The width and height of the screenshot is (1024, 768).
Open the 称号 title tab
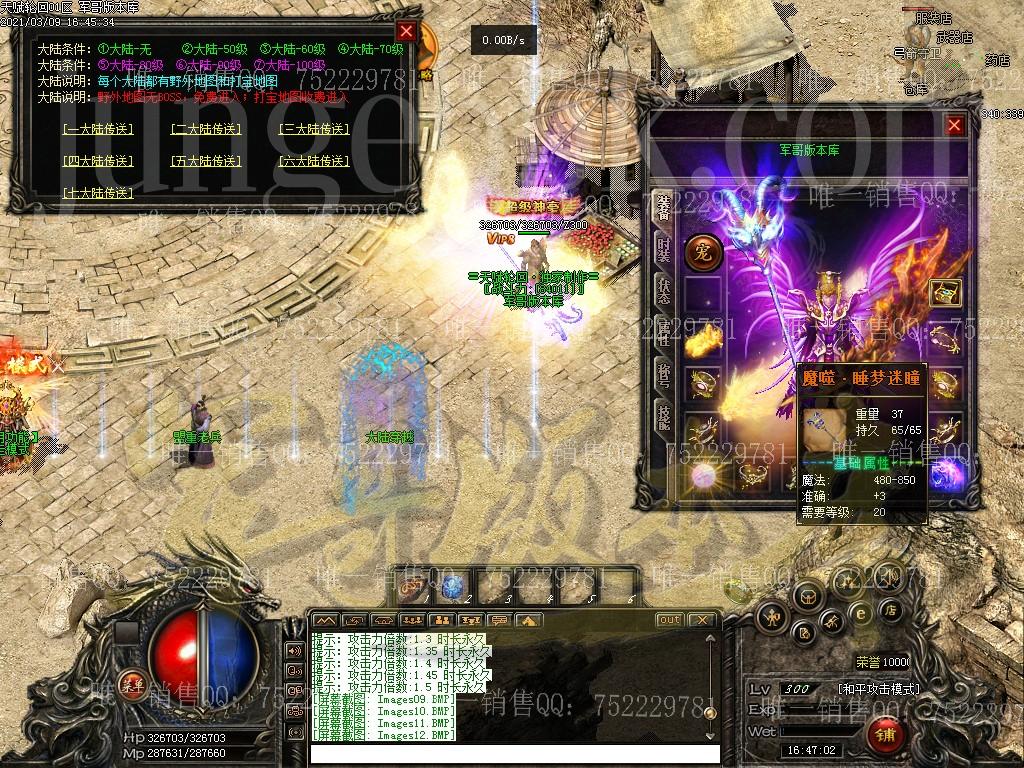tap(663, 375)
